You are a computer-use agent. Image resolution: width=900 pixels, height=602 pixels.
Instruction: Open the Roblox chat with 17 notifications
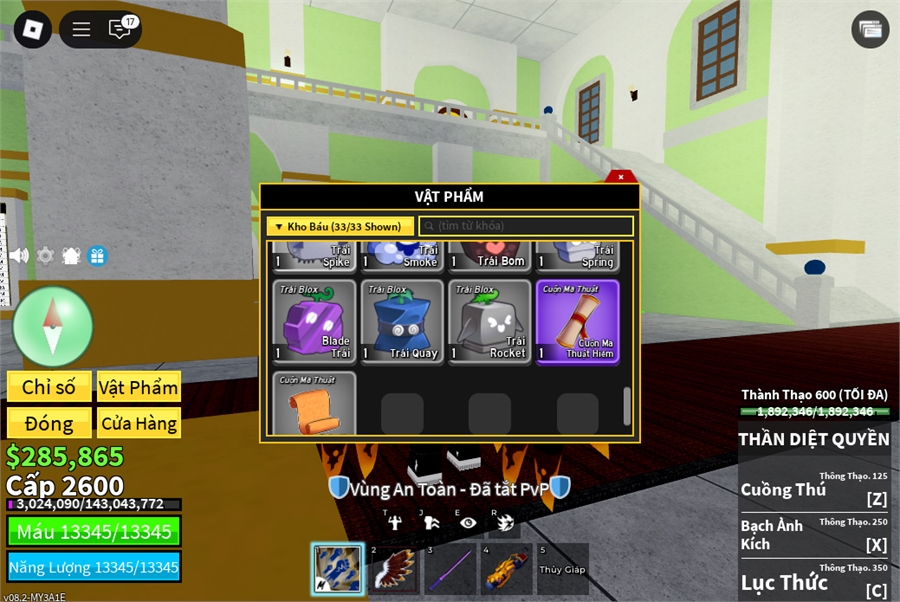click(120, 29)
